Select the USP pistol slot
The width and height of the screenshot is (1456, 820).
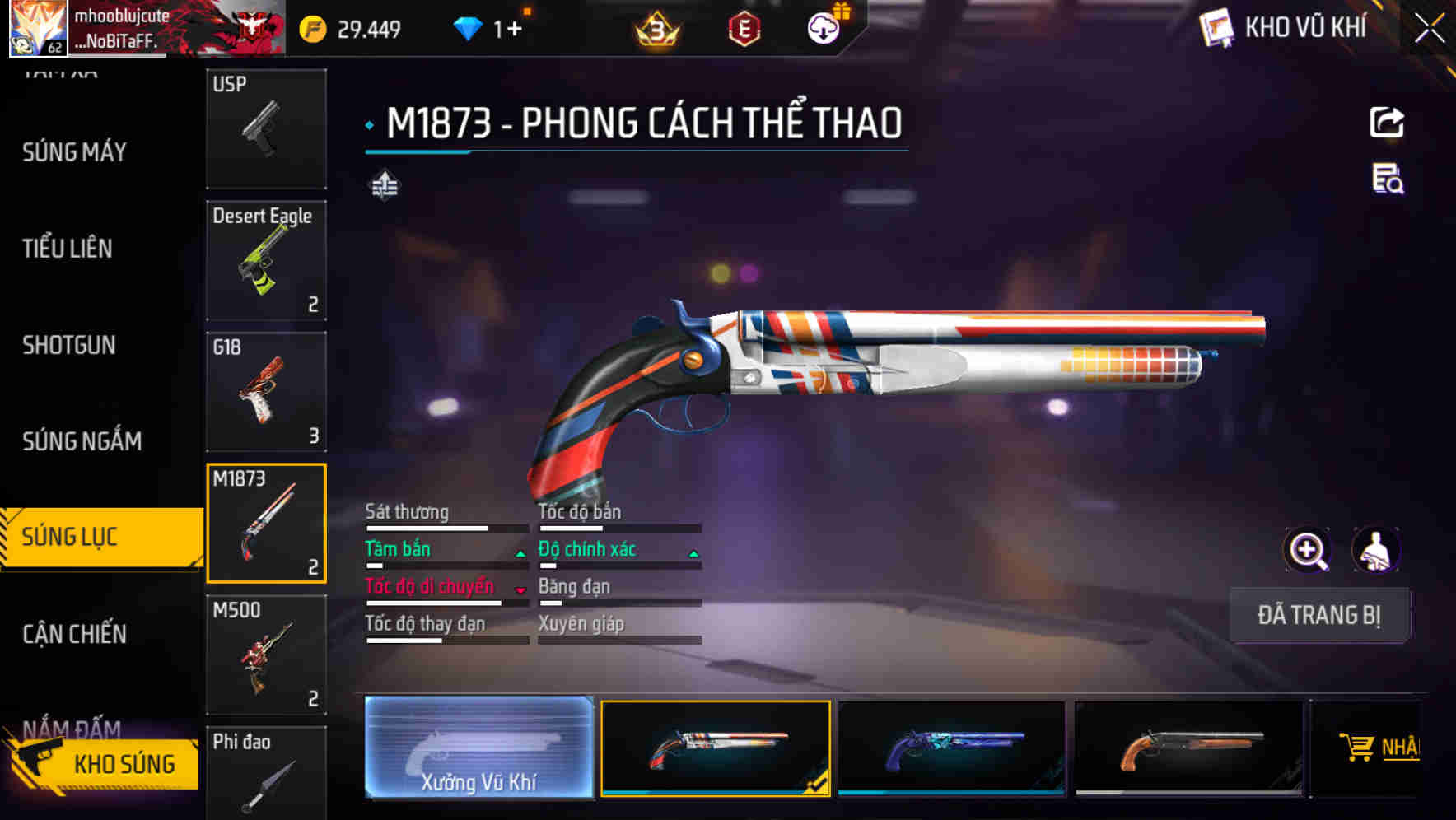tap(266, 129)
